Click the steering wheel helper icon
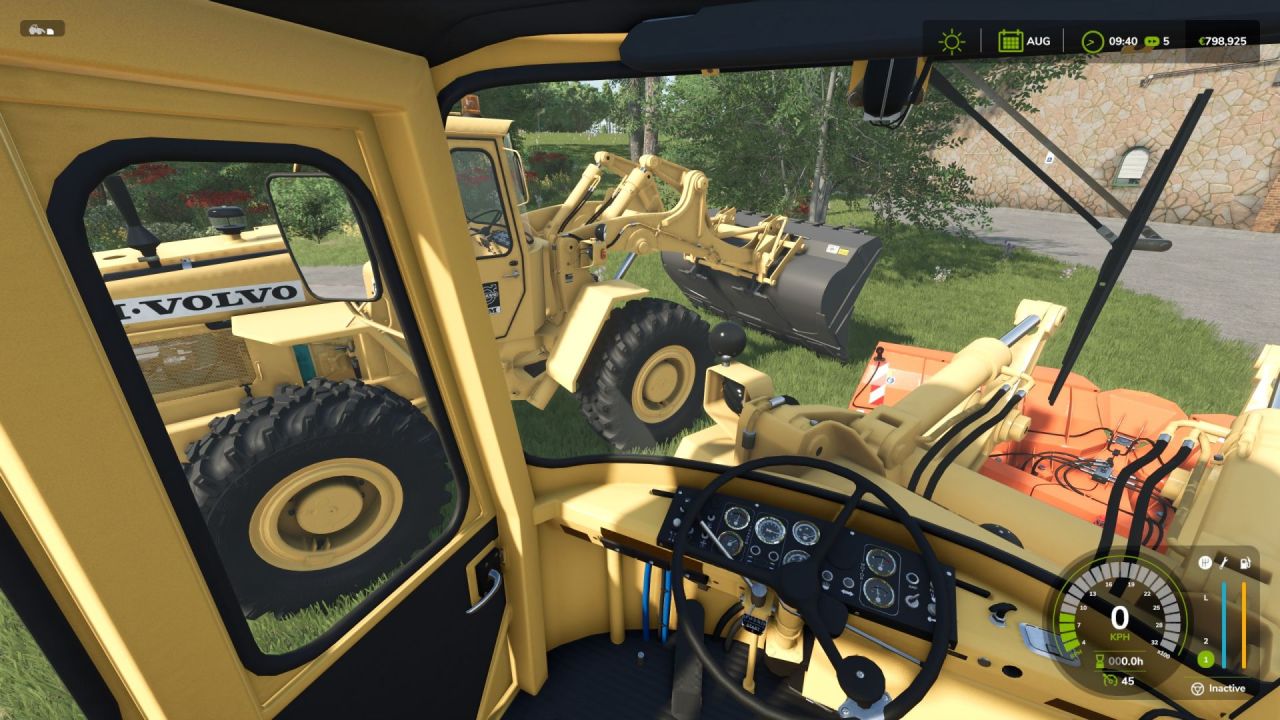 click(1199, 688)
